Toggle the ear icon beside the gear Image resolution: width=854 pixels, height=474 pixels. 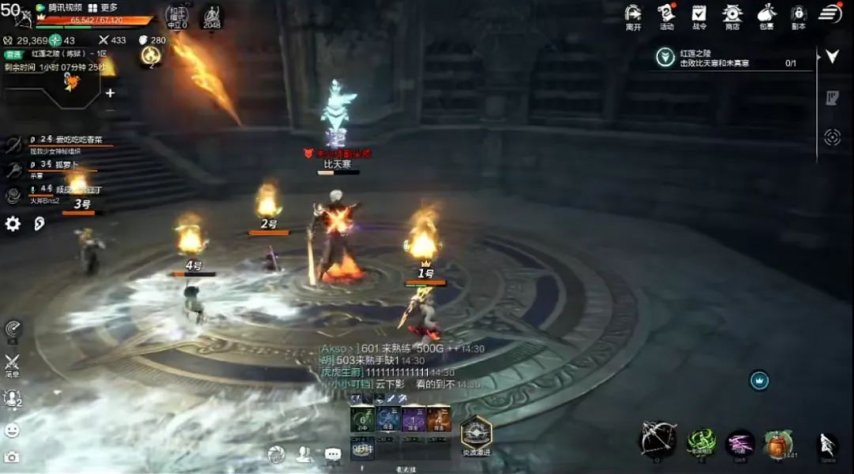(39, 224)
